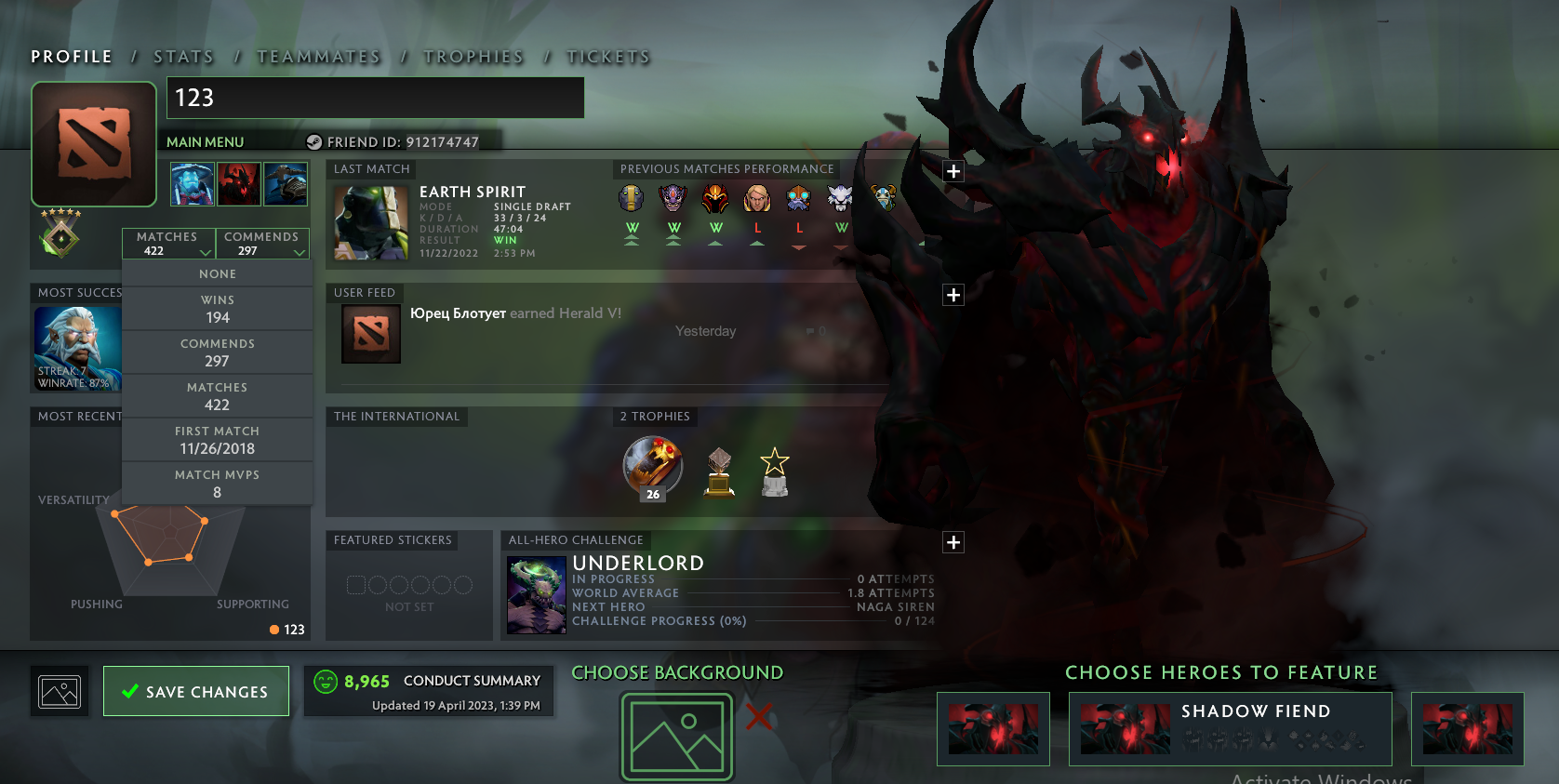This screenshot has width=1559, height=784.
Task: Edit the profile name field showing 123
Action: (x=375, y=97)
